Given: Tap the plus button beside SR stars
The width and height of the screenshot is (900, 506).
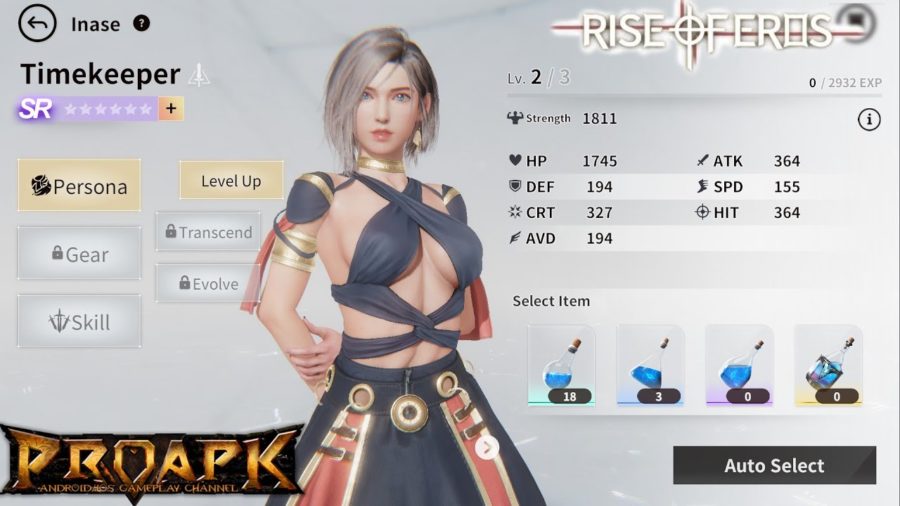Looking at the screenshot, I should pos(171,109).
